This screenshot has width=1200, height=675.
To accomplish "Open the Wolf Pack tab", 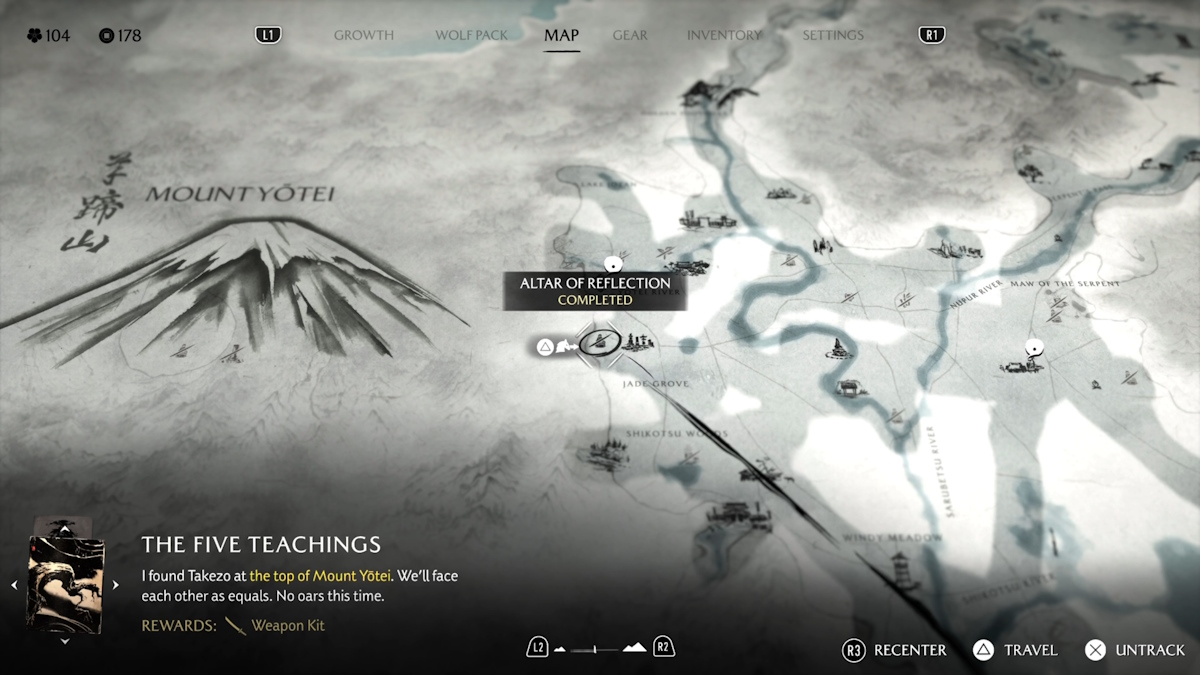I will 471,35.
